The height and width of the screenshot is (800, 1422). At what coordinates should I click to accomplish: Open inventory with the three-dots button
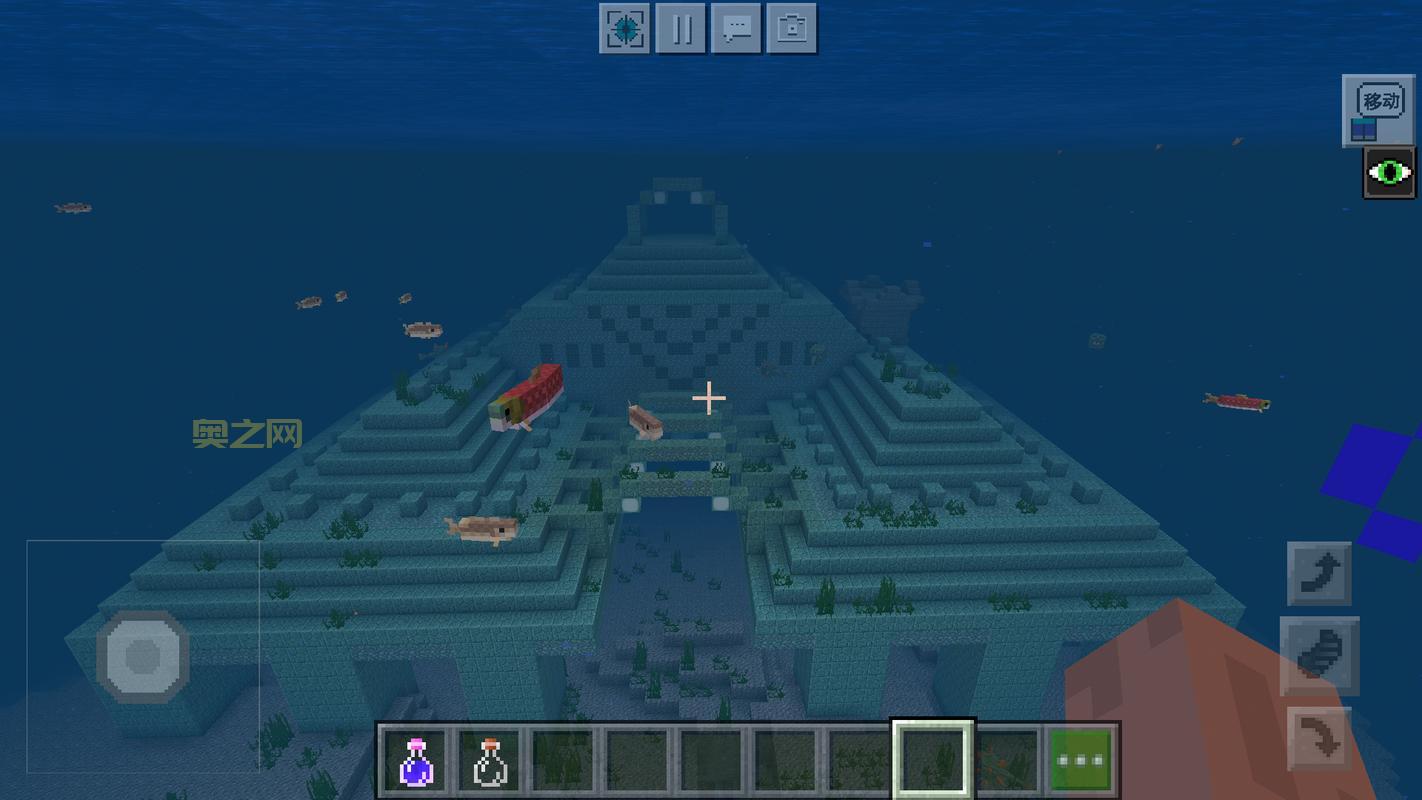pos(1080,760)
